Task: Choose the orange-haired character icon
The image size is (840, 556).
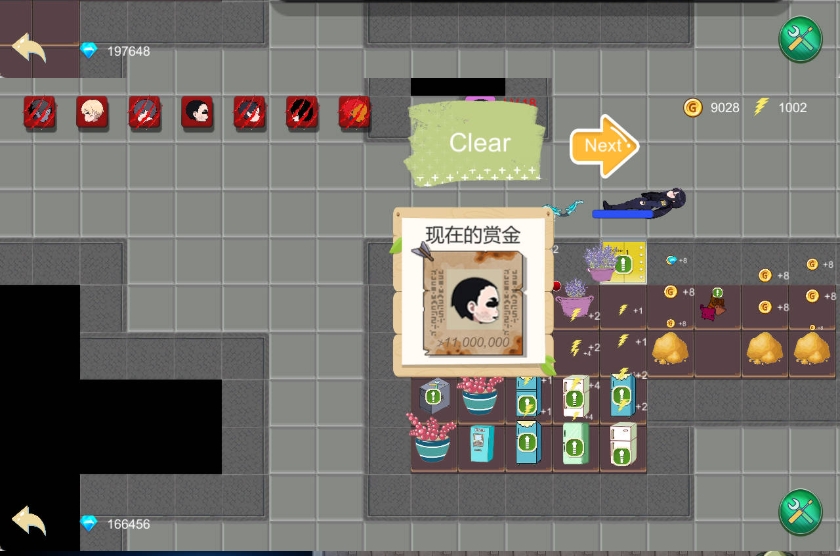Action: (354, 112)
